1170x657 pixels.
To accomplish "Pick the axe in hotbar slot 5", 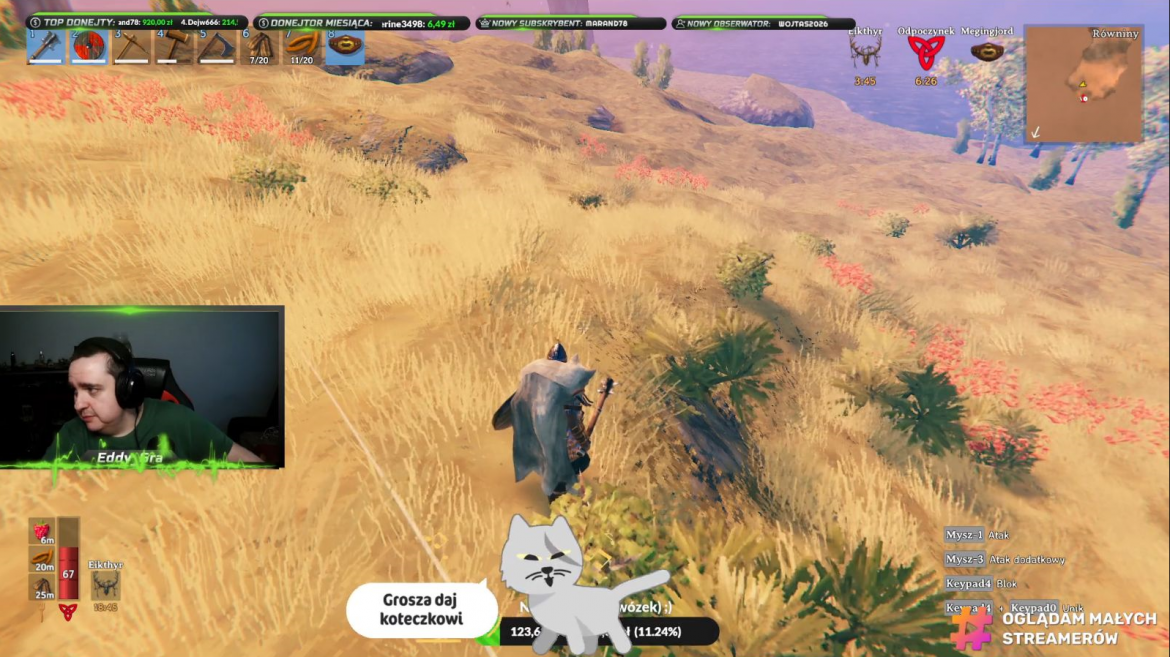I will pyautogui.click(x=216, y=47).
